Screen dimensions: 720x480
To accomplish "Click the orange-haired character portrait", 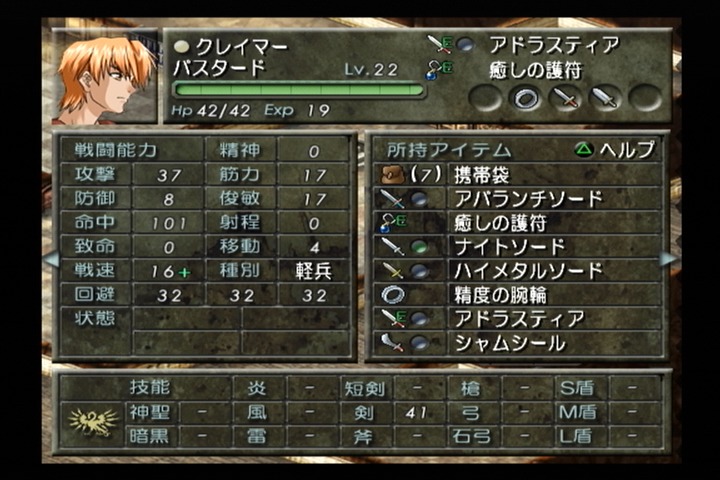I will pyautogui.click(x=103, y=78).
